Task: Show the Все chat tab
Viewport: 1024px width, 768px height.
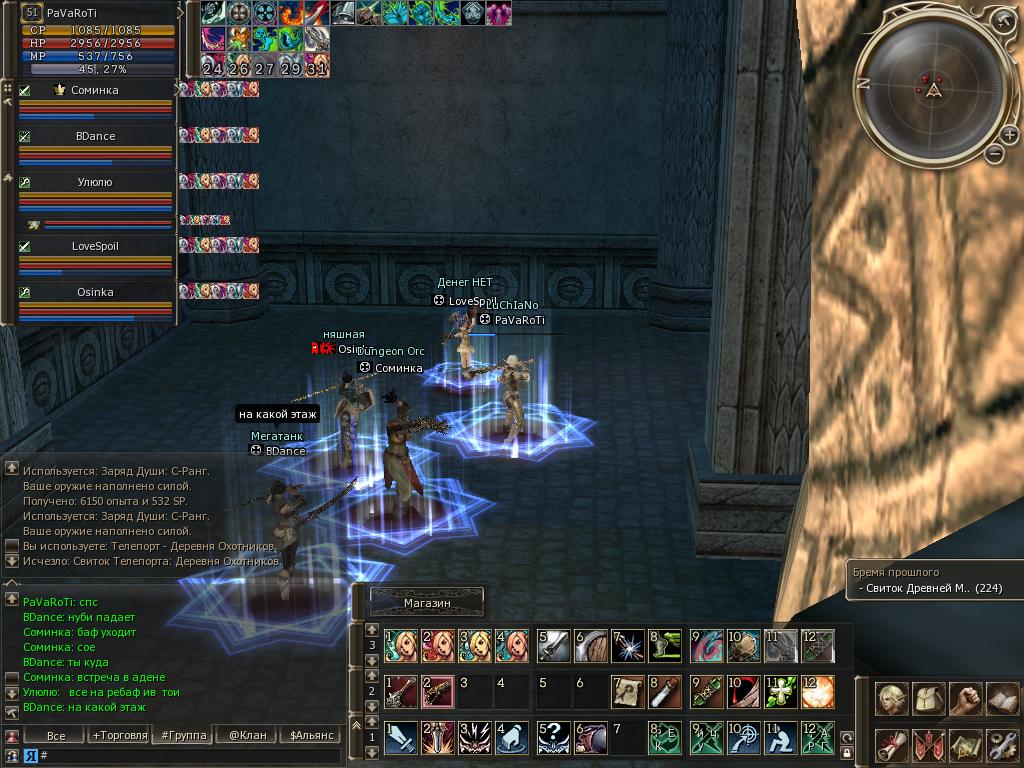Action: click(x=56, y=735)
